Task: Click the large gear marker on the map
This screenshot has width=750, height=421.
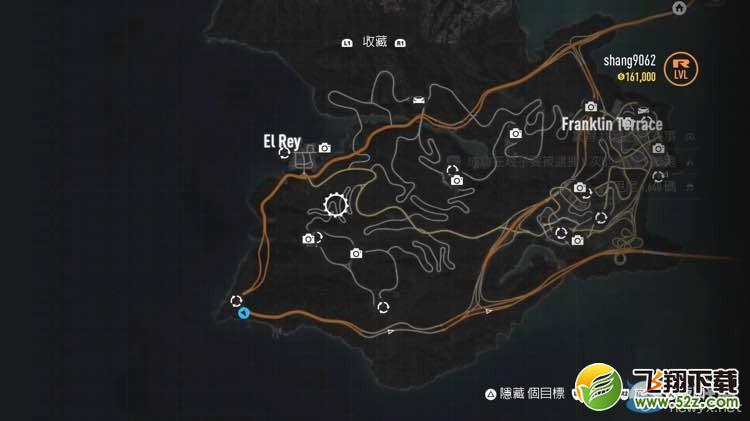Action: click(x=336, y=207)
